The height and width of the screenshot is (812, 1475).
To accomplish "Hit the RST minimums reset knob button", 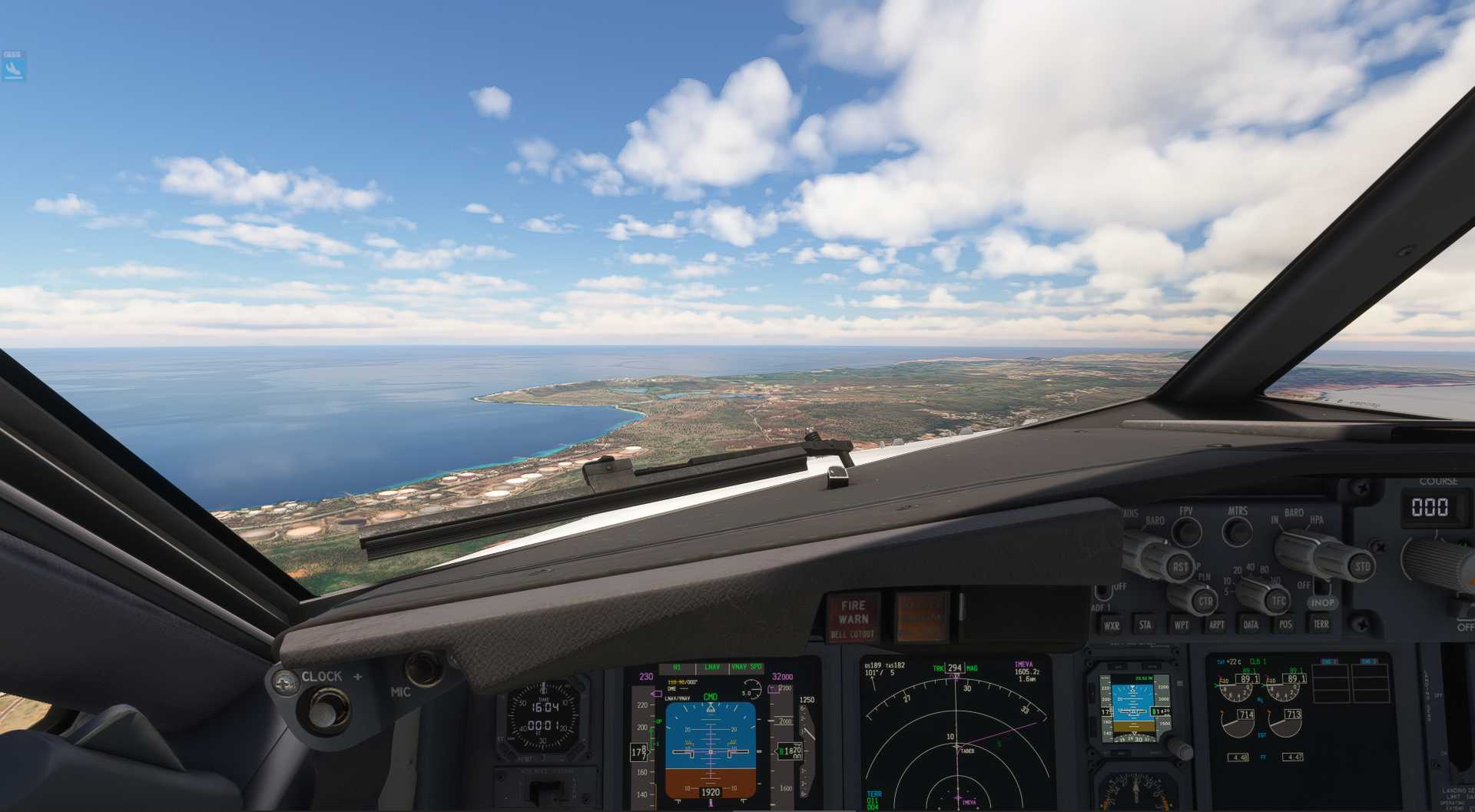I will coord(1179,568).
